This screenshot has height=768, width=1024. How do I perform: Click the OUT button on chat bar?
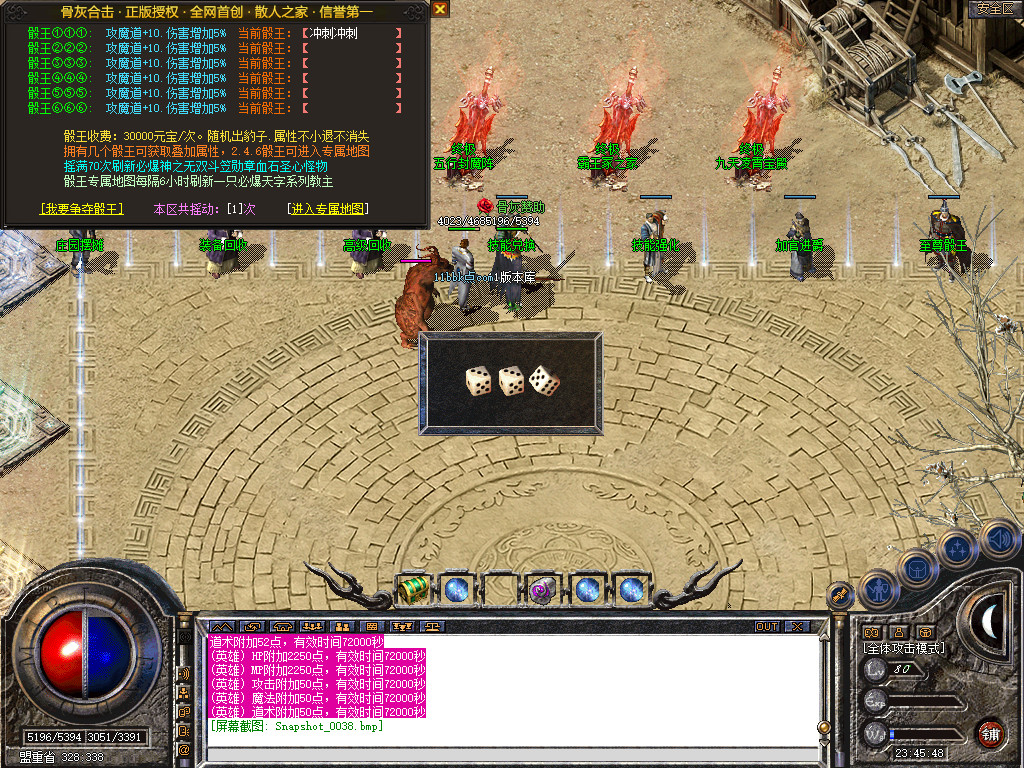pos(767,627)
